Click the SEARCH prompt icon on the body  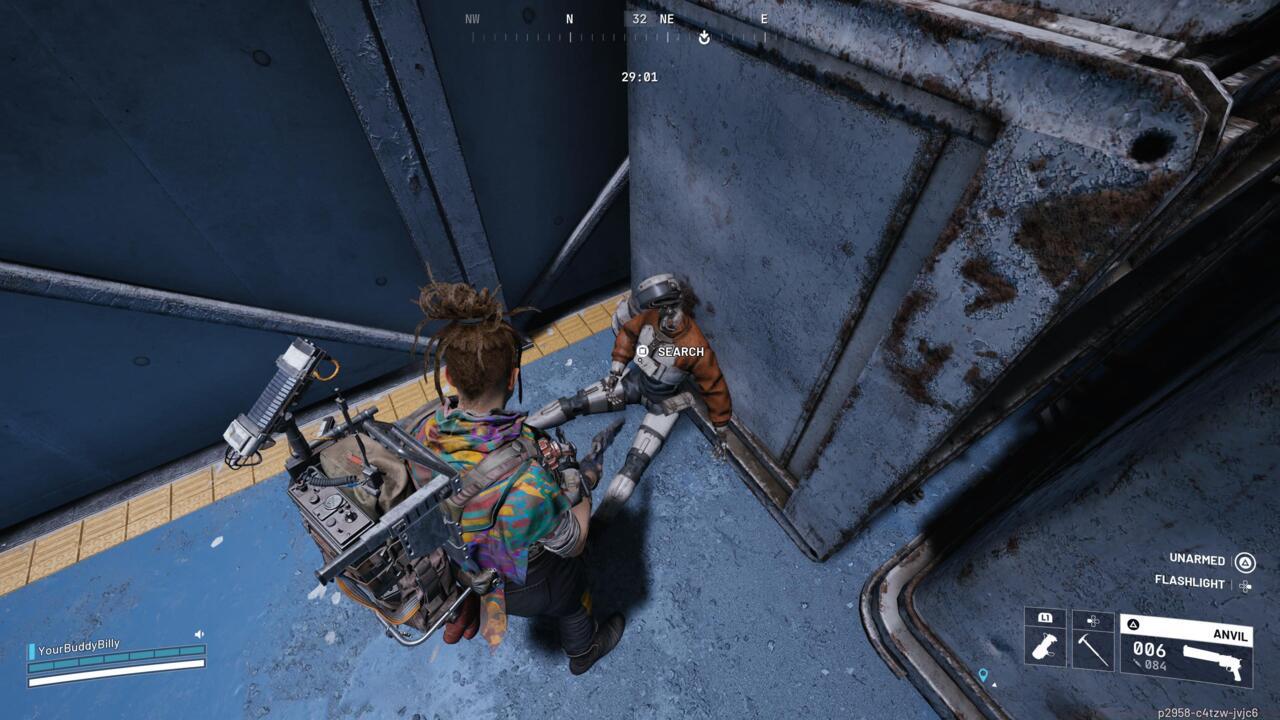(x=643, y=352)
